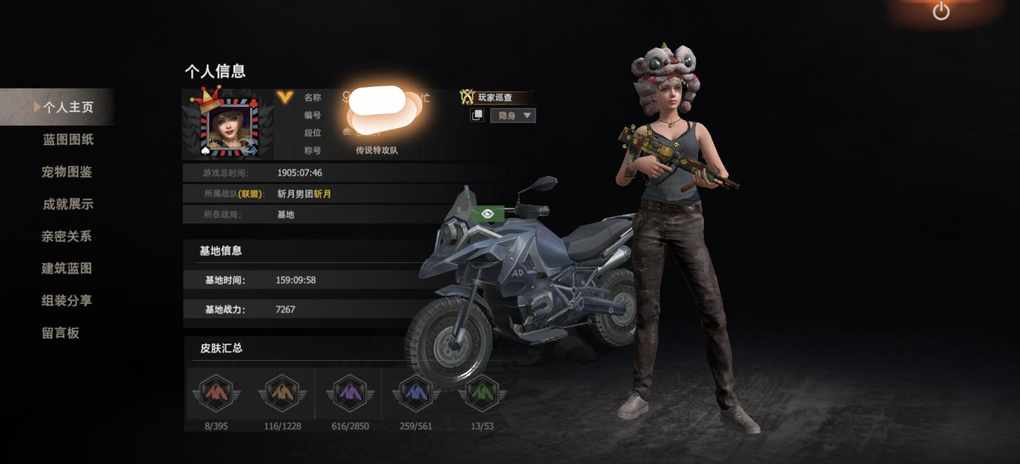Open the 亲密关系 relationships tab

67,236
